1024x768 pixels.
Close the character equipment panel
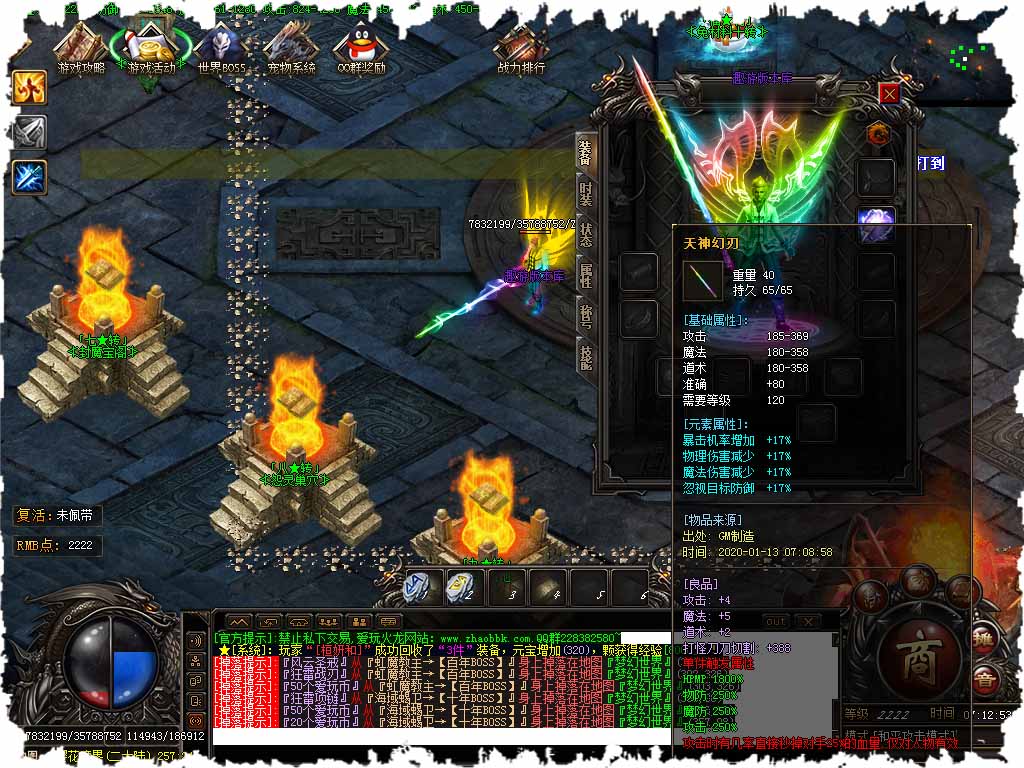click(889, 93)
